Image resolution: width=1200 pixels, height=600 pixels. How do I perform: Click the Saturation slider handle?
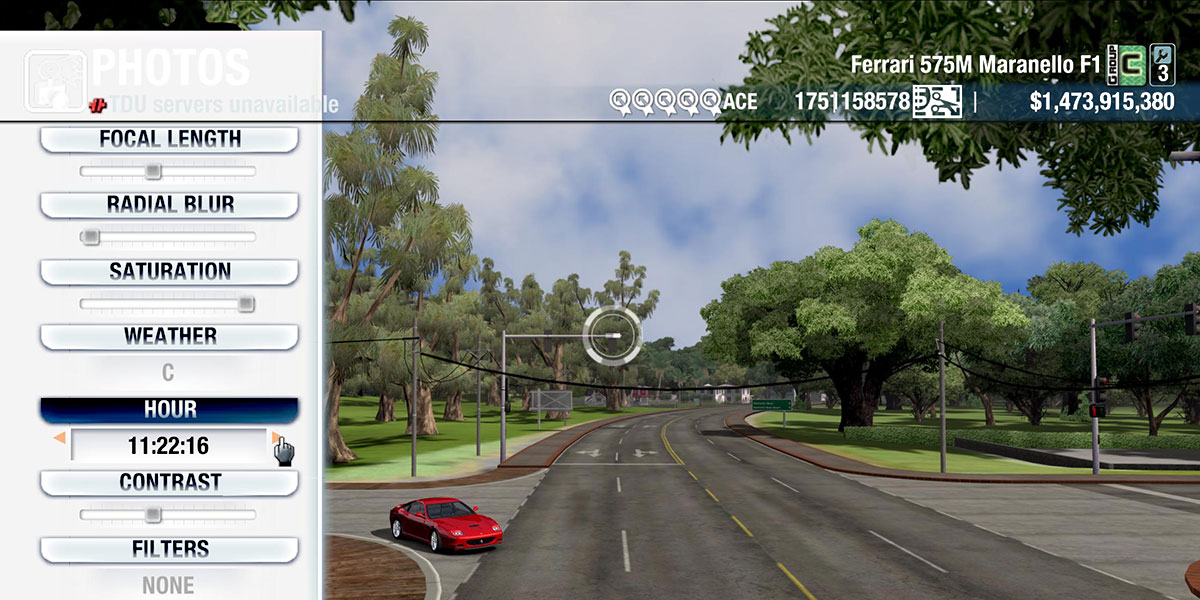[x=245, y=303]
